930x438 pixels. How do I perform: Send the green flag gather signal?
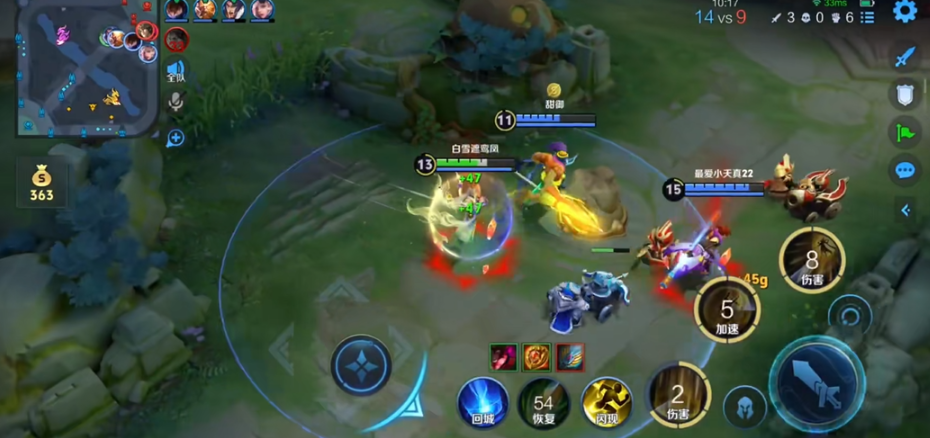905,132
